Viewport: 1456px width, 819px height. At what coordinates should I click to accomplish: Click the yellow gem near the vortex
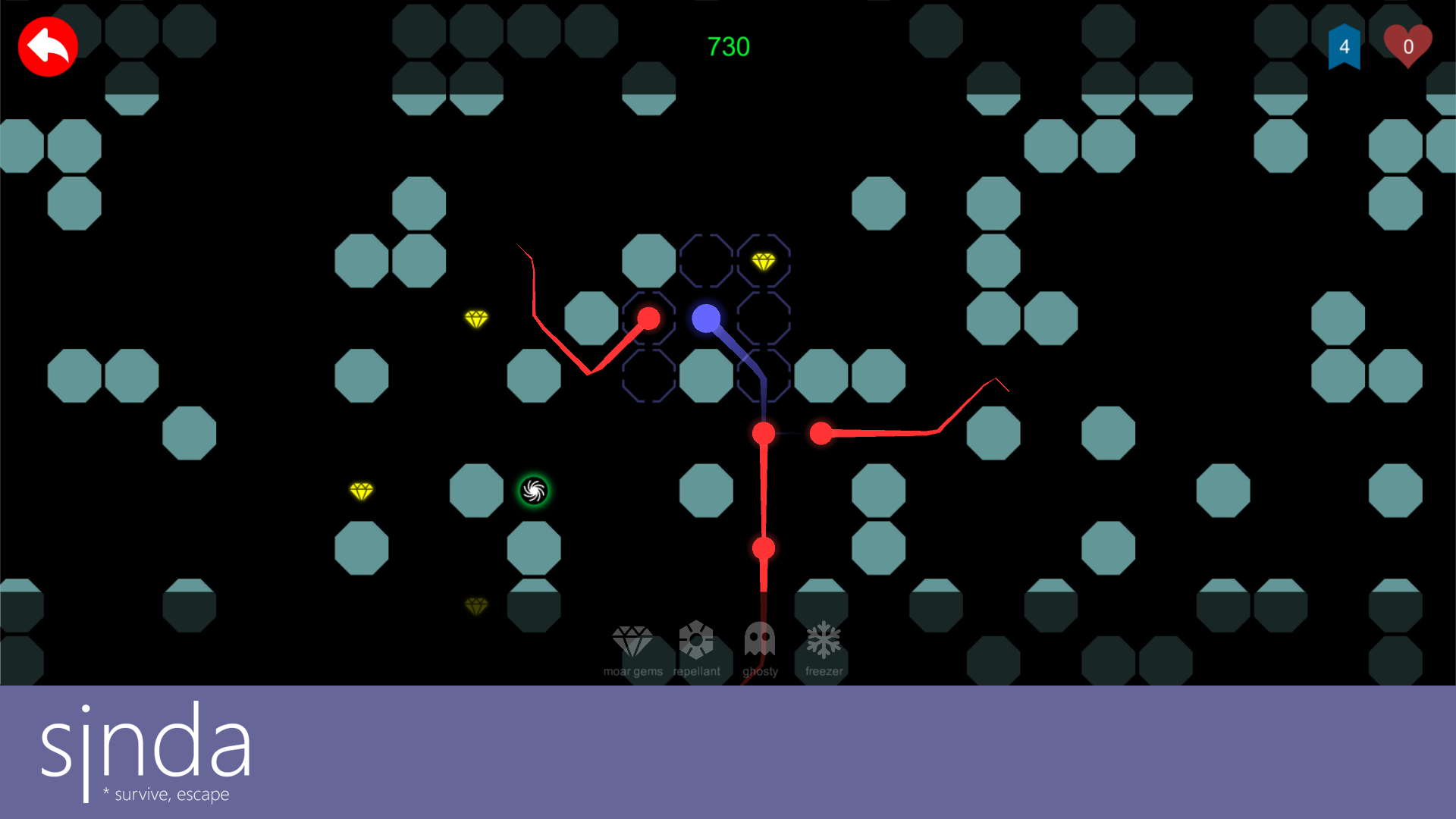point(362,491)
